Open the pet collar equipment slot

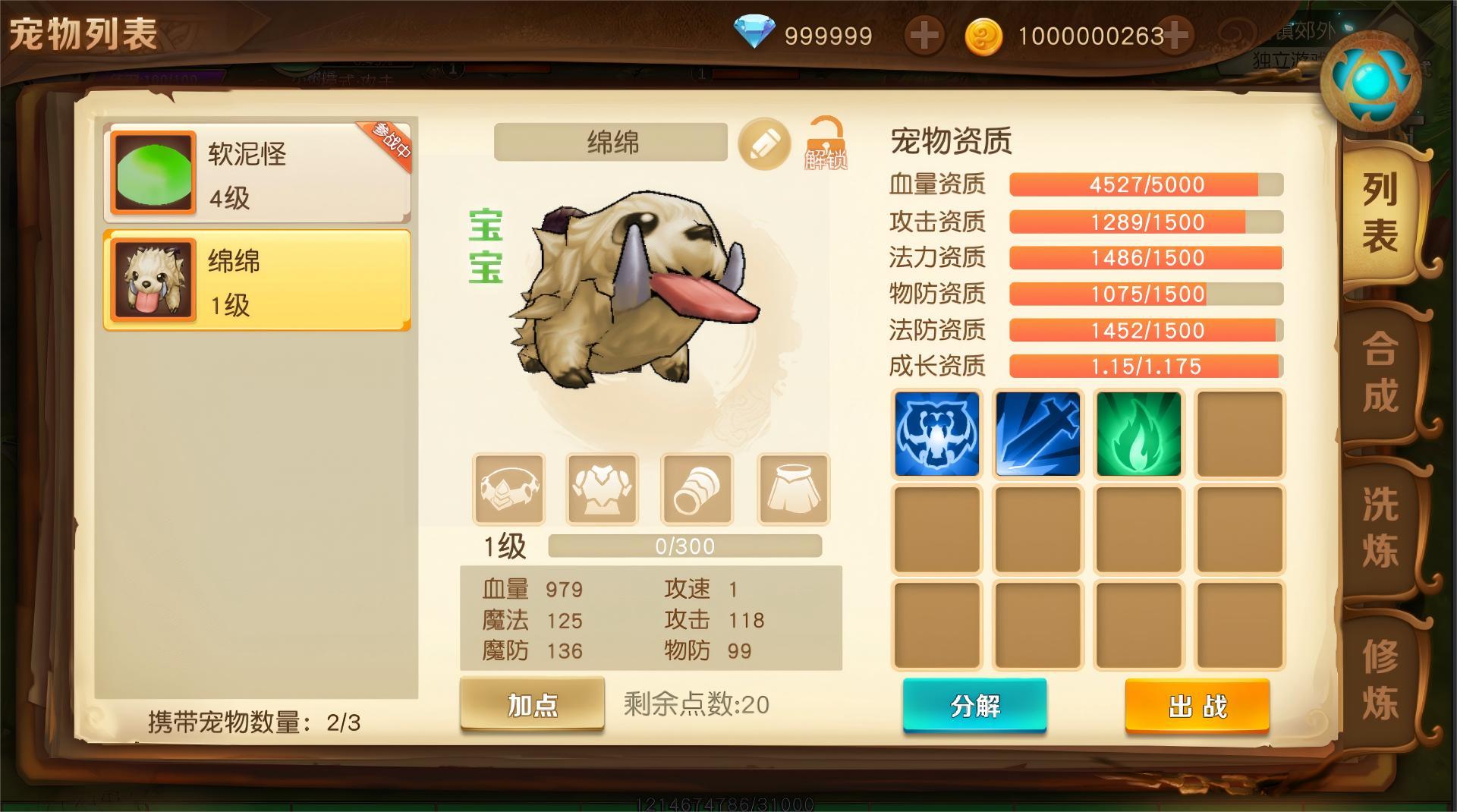coord(508,489)
